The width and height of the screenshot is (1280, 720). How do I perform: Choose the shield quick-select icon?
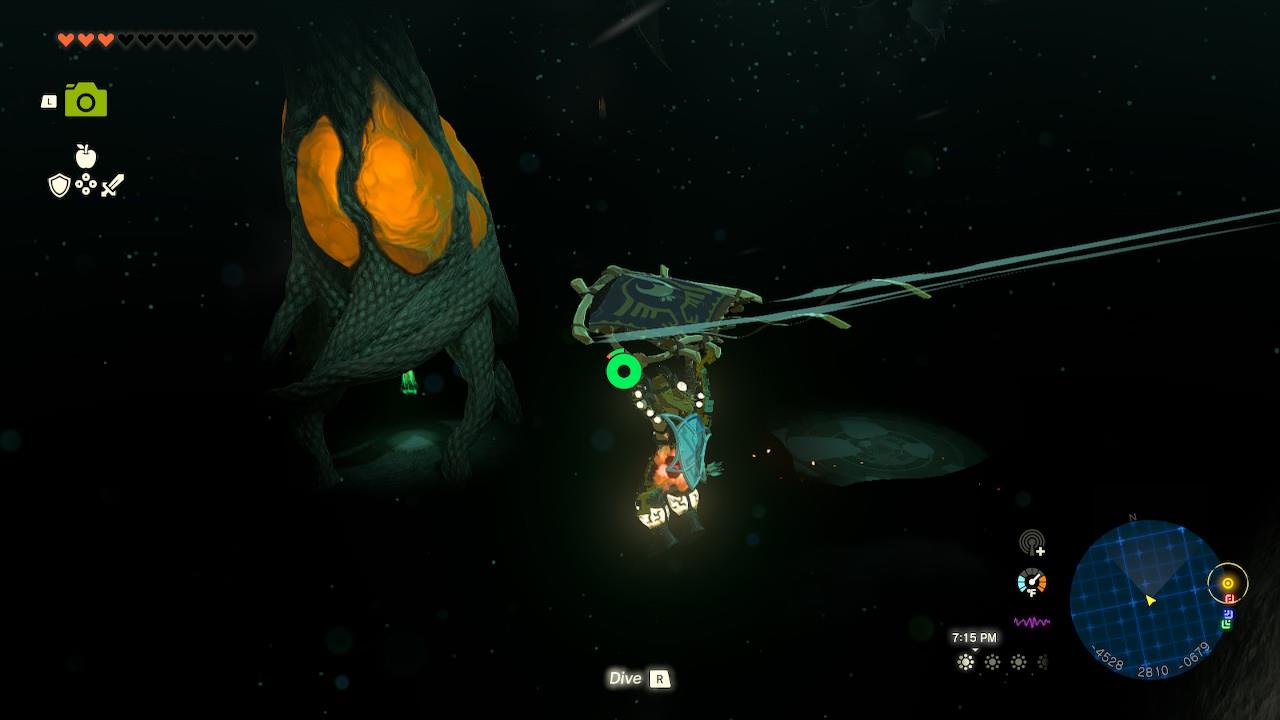(60, 185)
